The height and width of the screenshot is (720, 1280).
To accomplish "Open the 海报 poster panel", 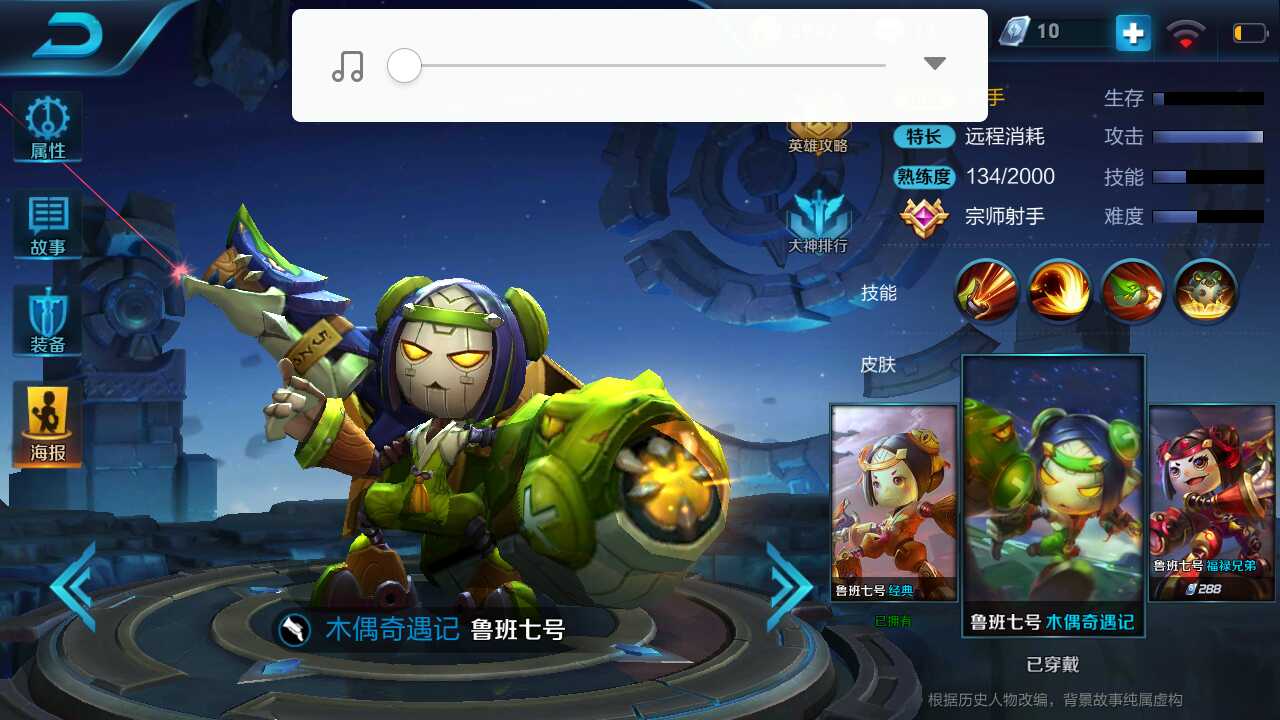I will [46, 420].
